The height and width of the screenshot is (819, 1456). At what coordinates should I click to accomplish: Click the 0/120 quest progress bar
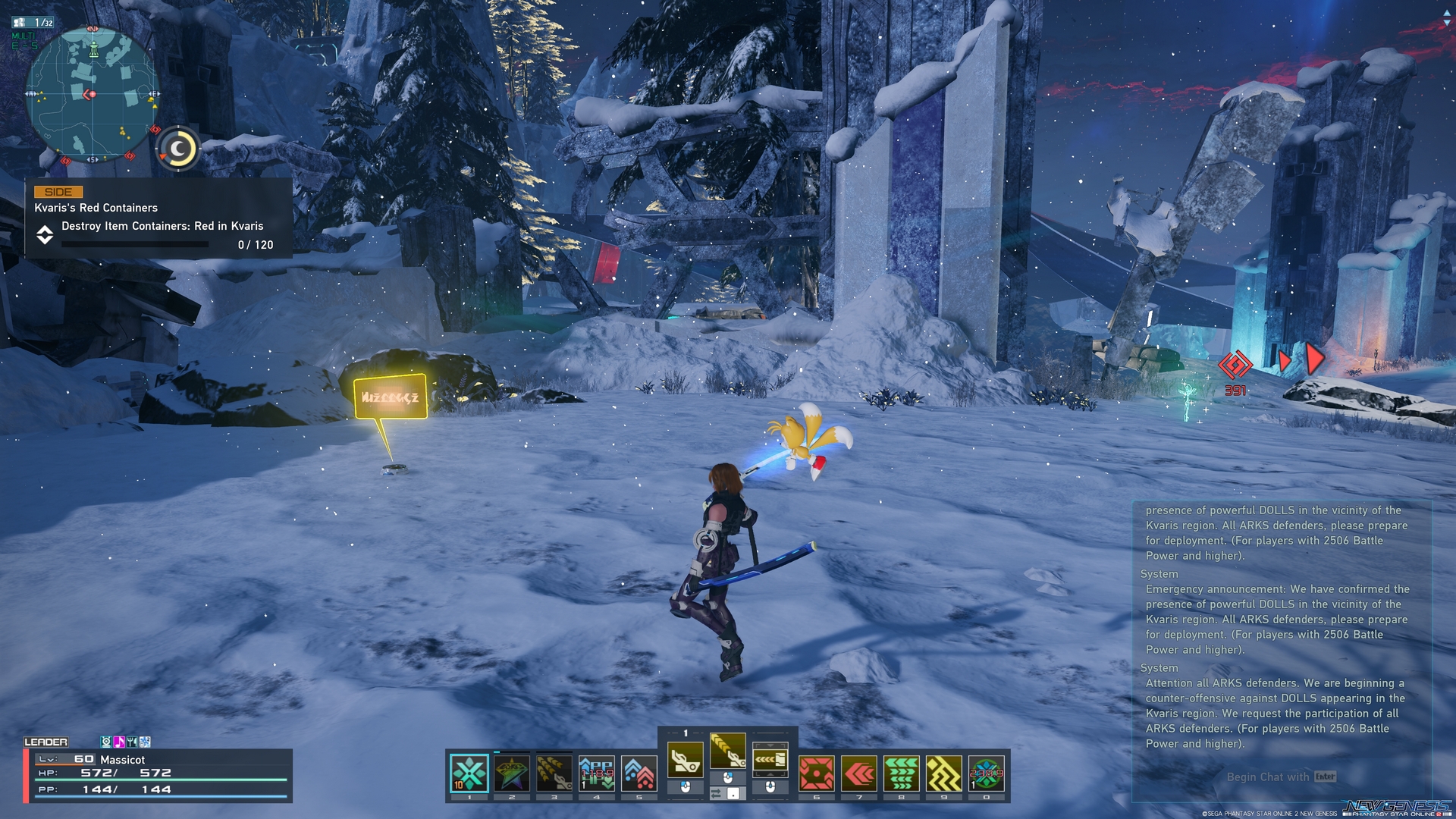click(134, 244)
